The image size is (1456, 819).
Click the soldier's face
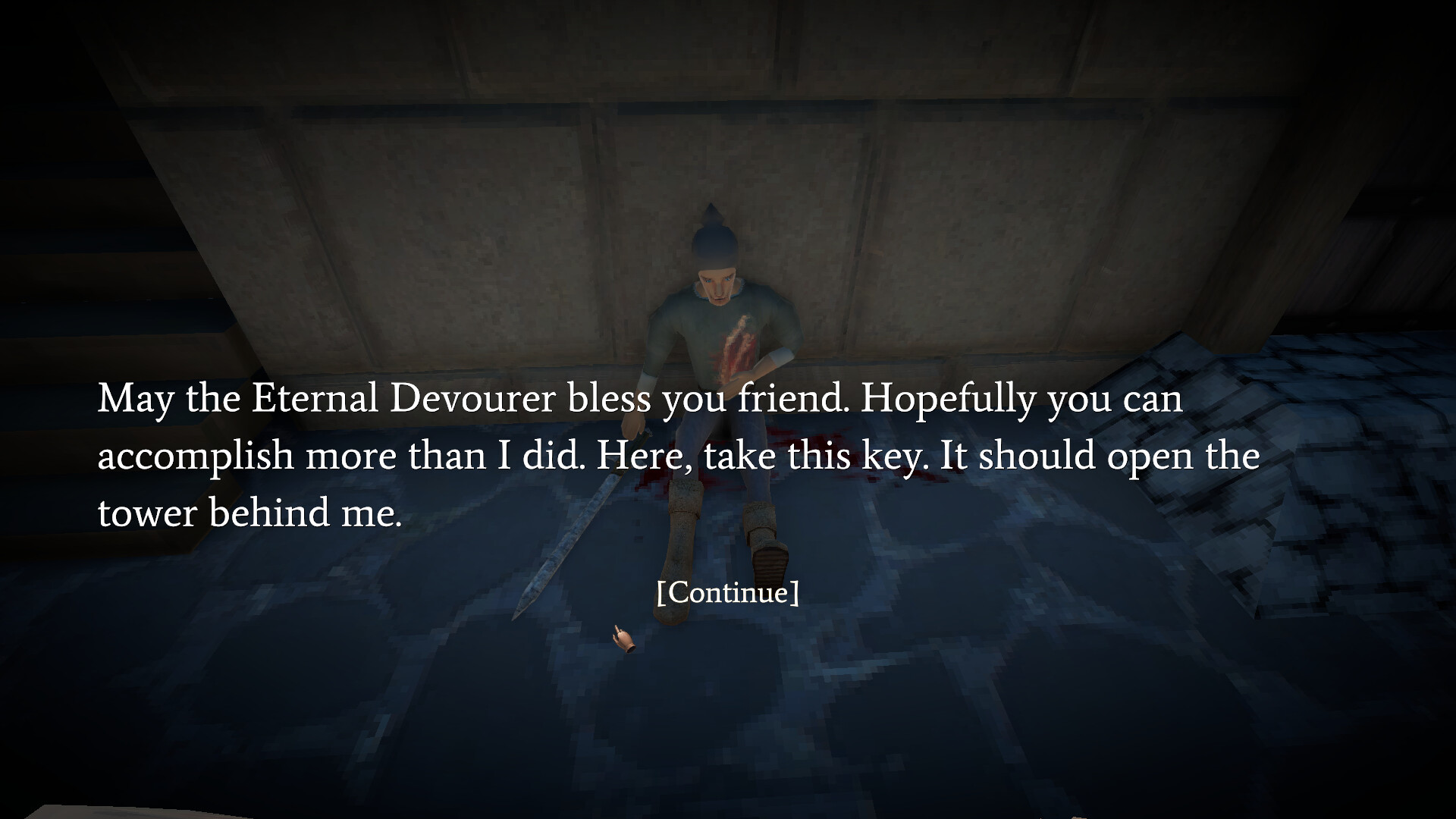(x=717, y=284)
